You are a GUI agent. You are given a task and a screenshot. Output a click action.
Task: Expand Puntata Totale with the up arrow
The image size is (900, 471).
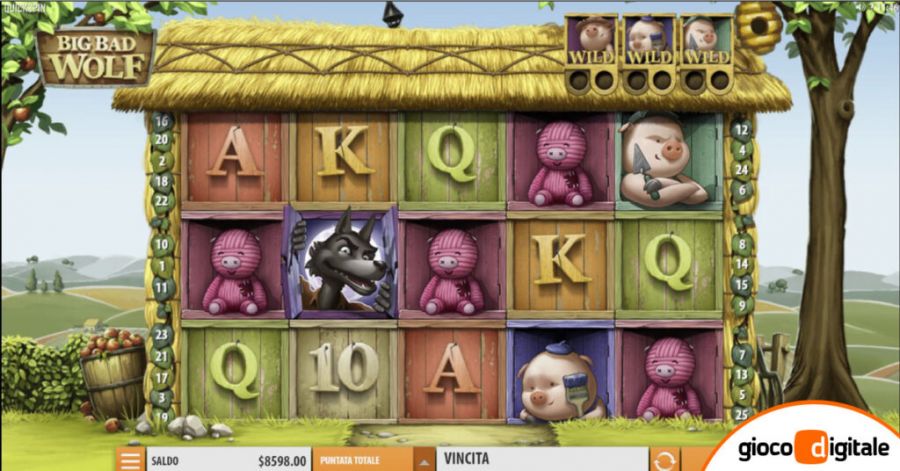point(424,460)
